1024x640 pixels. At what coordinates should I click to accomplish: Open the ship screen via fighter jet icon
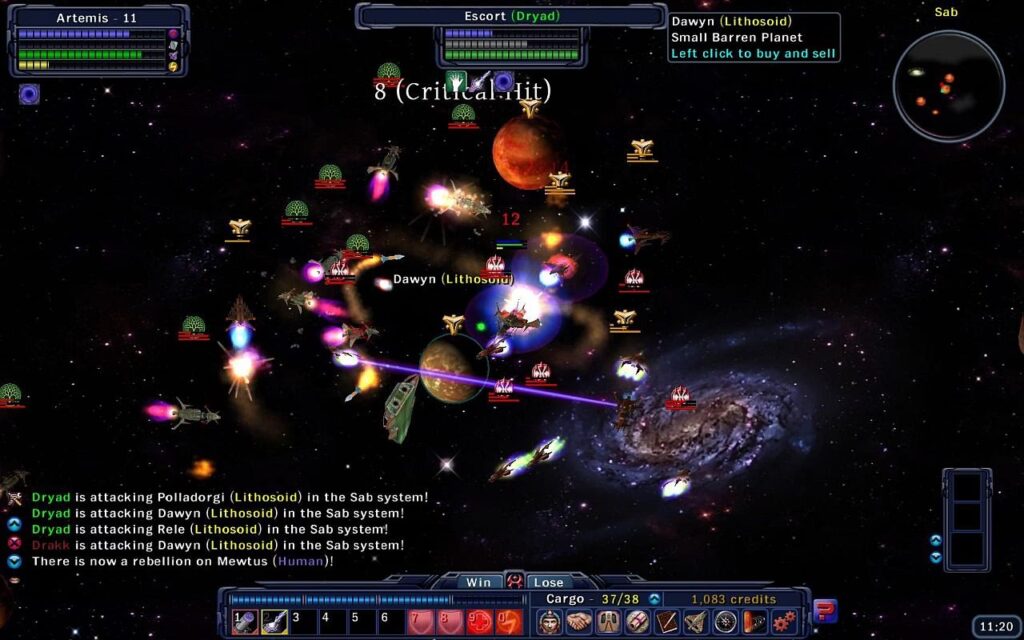(696, 622)
